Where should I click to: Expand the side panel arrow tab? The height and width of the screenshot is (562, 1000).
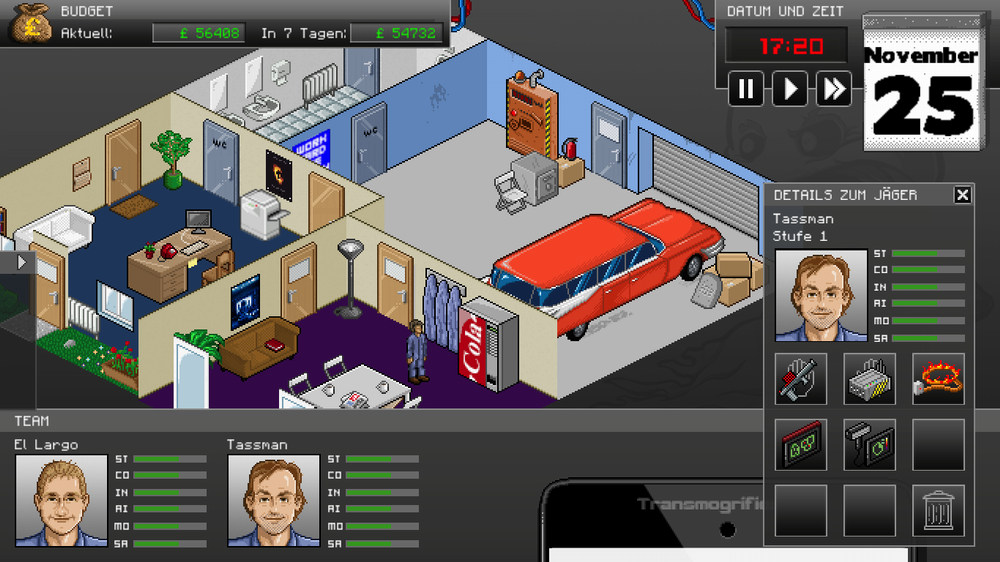[20, 262]
